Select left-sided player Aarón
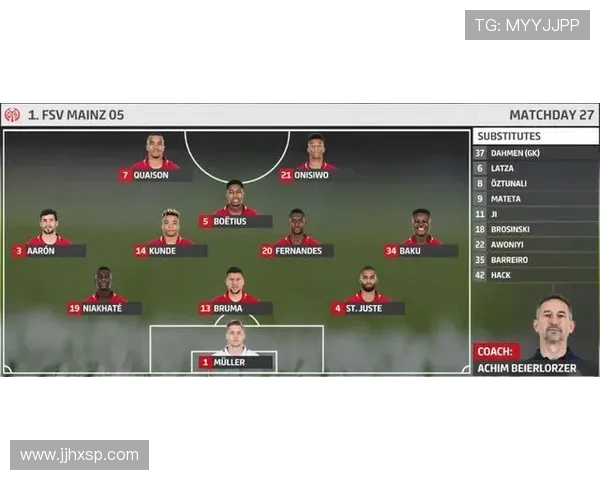The height and width of the screenshot is (480, 600). [x=48, y=251]
